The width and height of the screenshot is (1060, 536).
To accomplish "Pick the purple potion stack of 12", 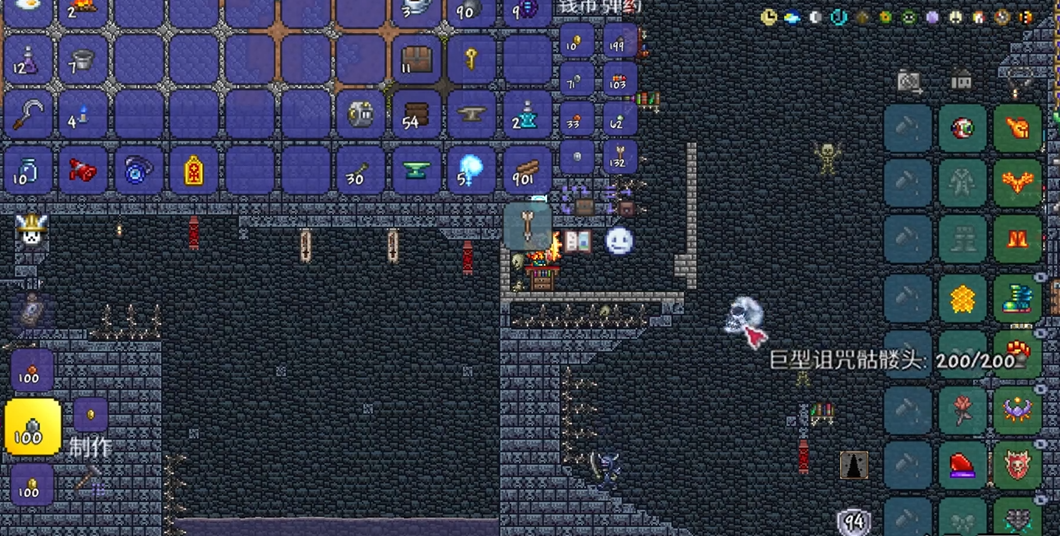I will (28, 60).
